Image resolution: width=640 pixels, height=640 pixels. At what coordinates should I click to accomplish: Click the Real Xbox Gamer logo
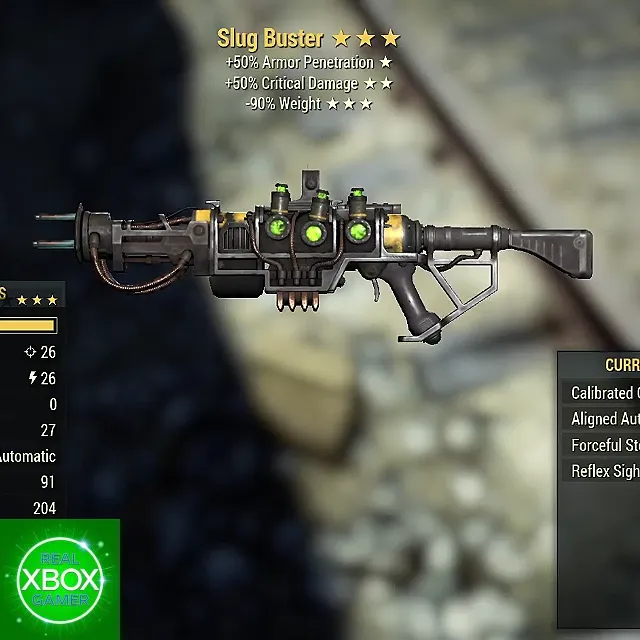pos(59,580)
